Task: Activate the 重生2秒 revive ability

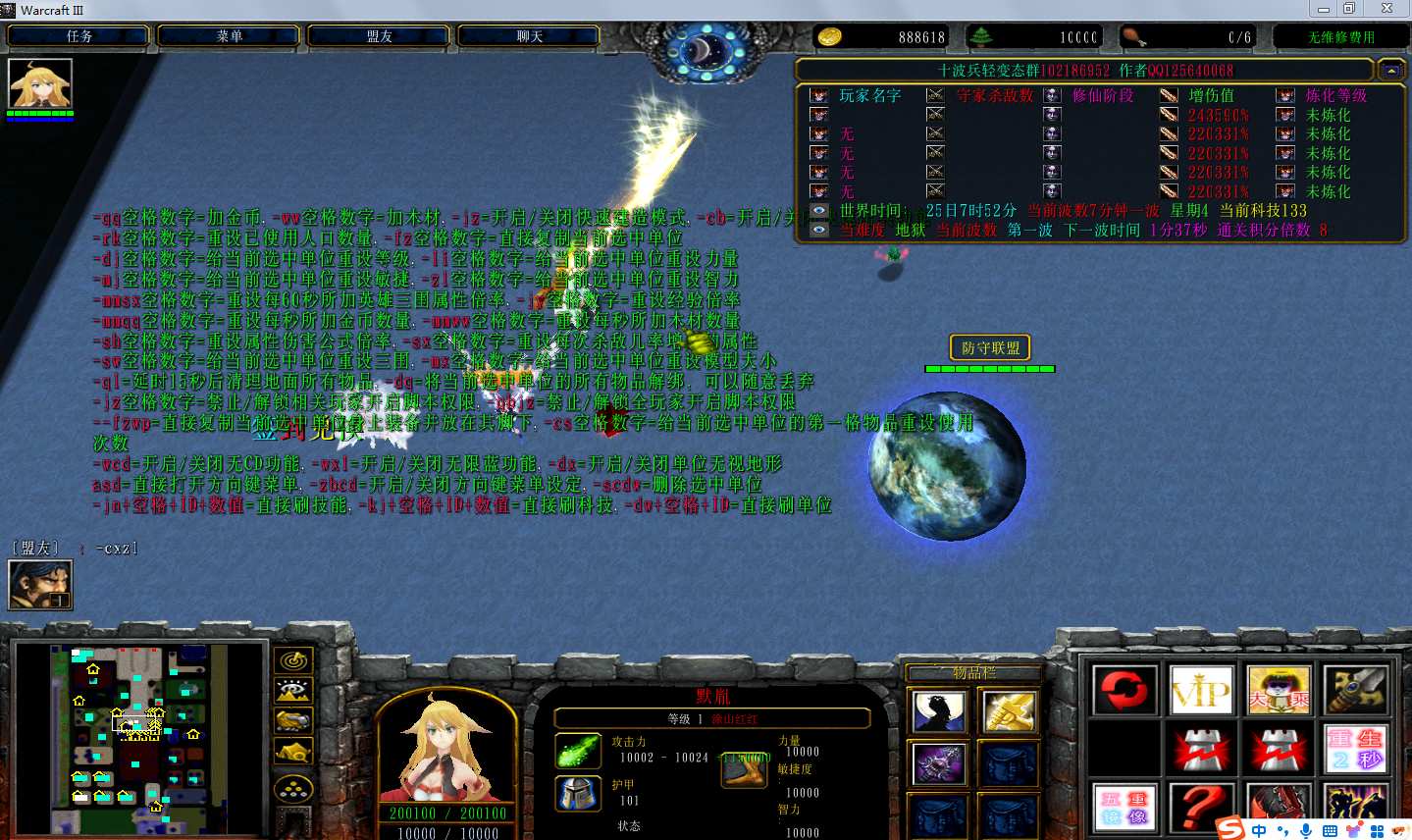Action: (1356, 750)
